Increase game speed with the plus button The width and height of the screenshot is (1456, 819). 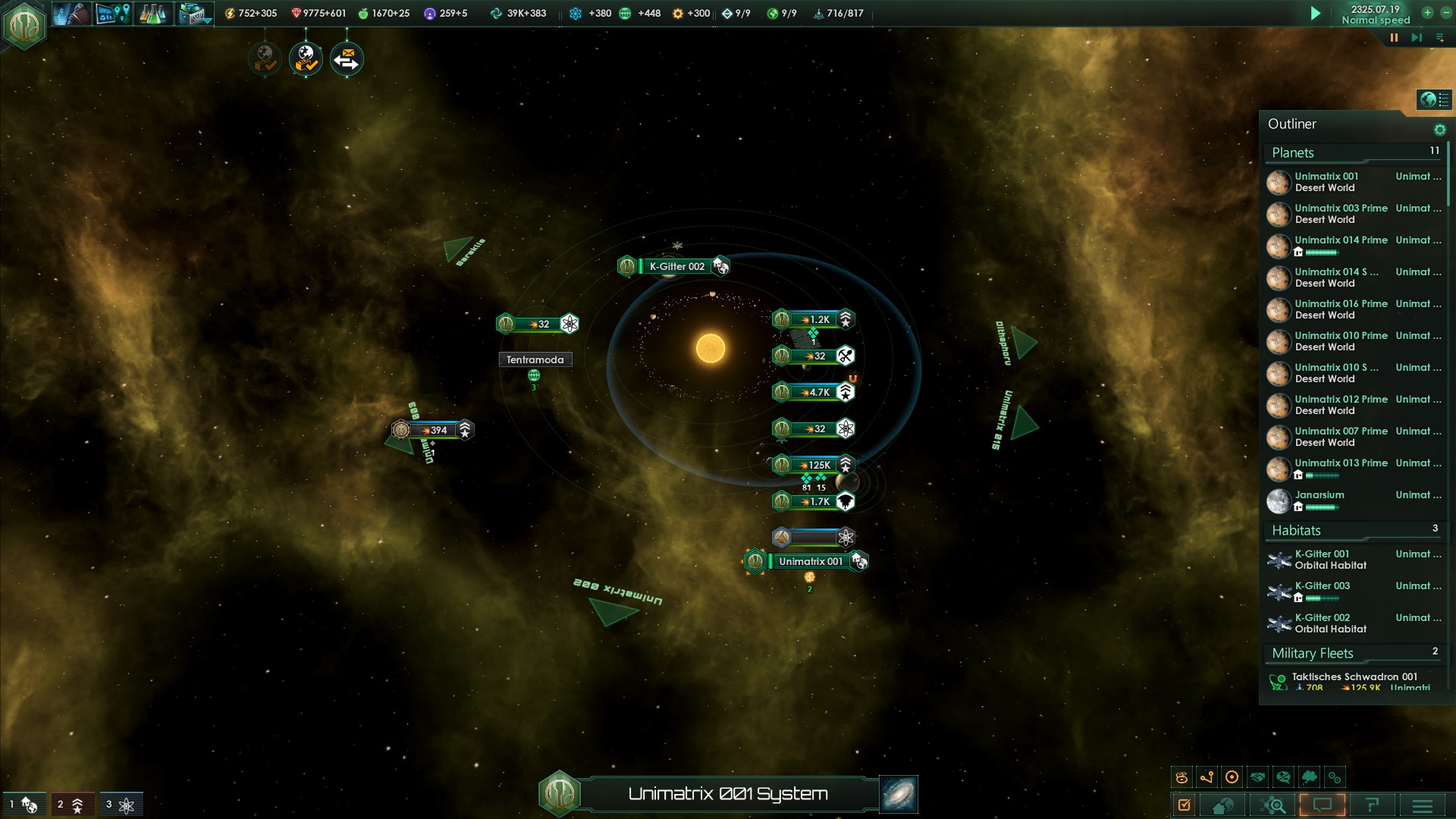1427,13
